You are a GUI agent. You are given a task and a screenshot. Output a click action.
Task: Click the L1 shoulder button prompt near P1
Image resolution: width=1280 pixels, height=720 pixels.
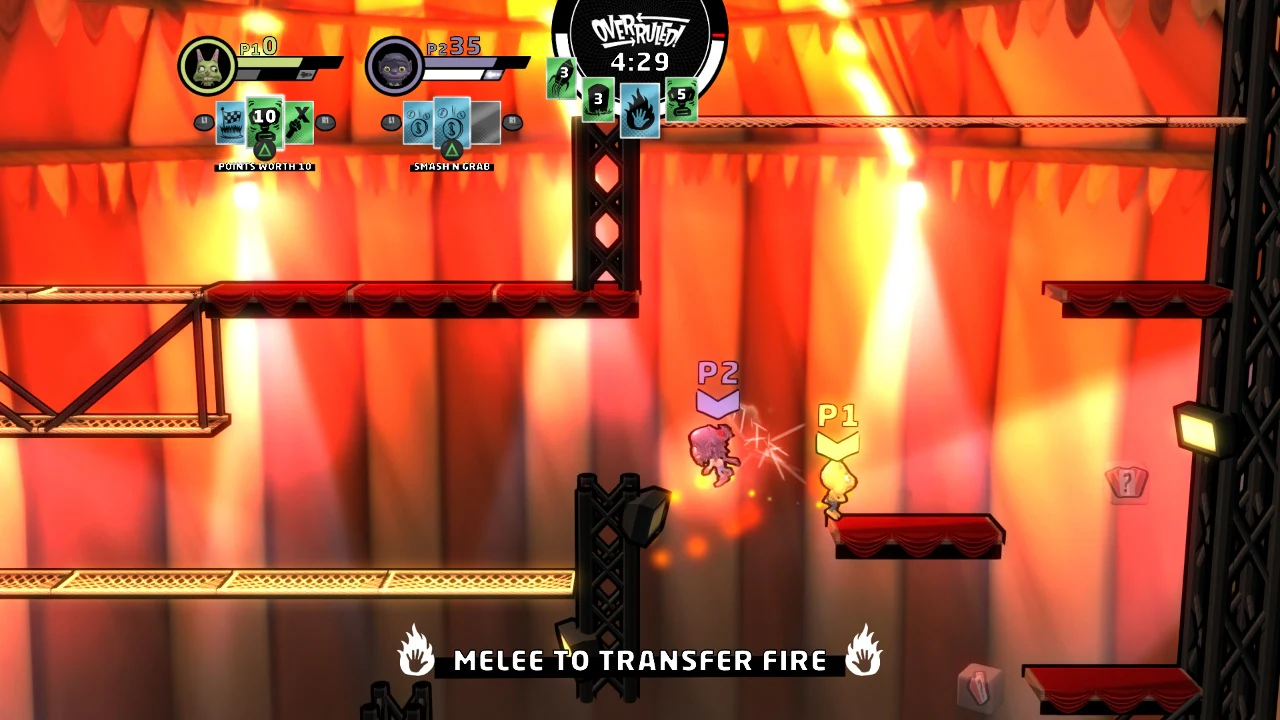[203, 122]
